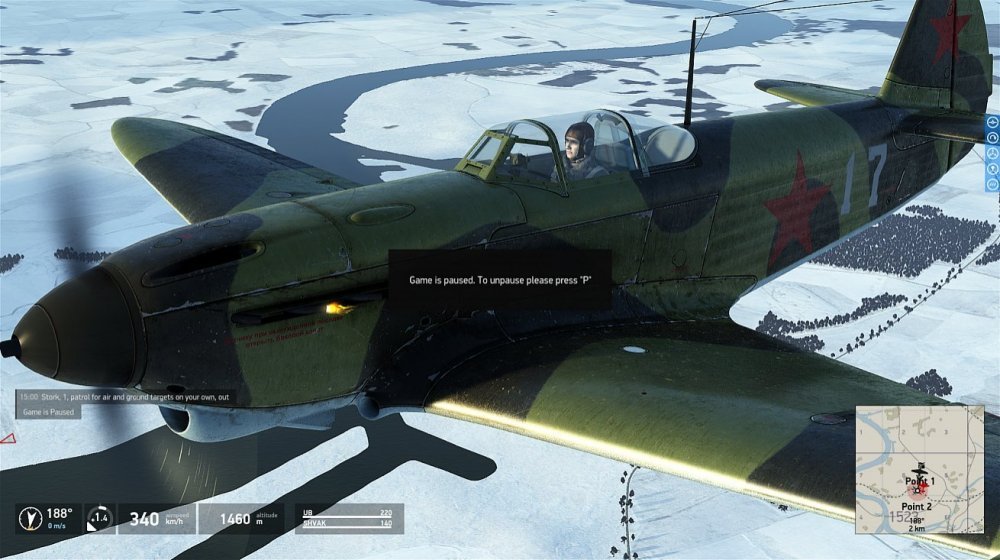Click the aircraft silhouette icon on the side panel
The height and width of the screenshot is (560, 1000).
click(x=992, y=122)
